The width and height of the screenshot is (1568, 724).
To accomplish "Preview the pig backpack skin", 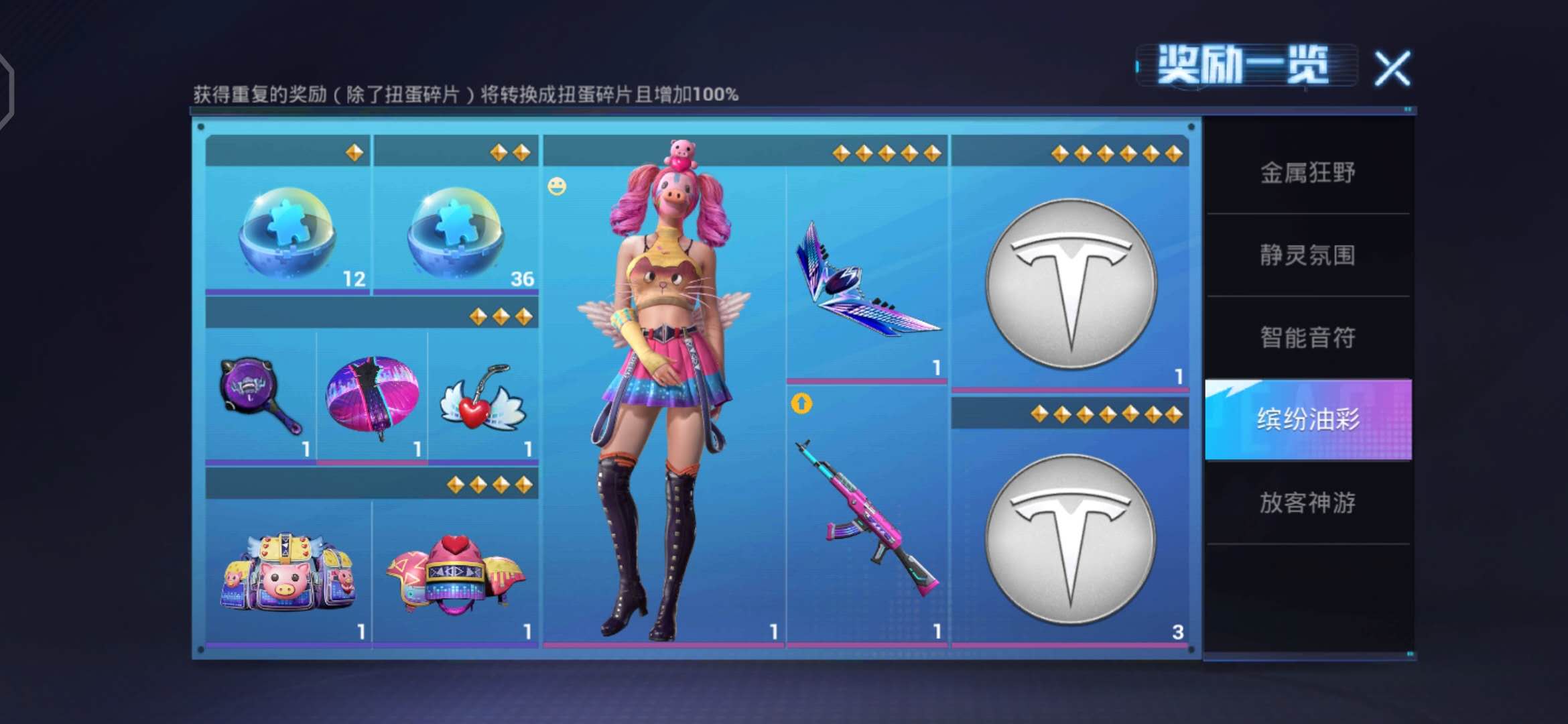I will point(287,573).
